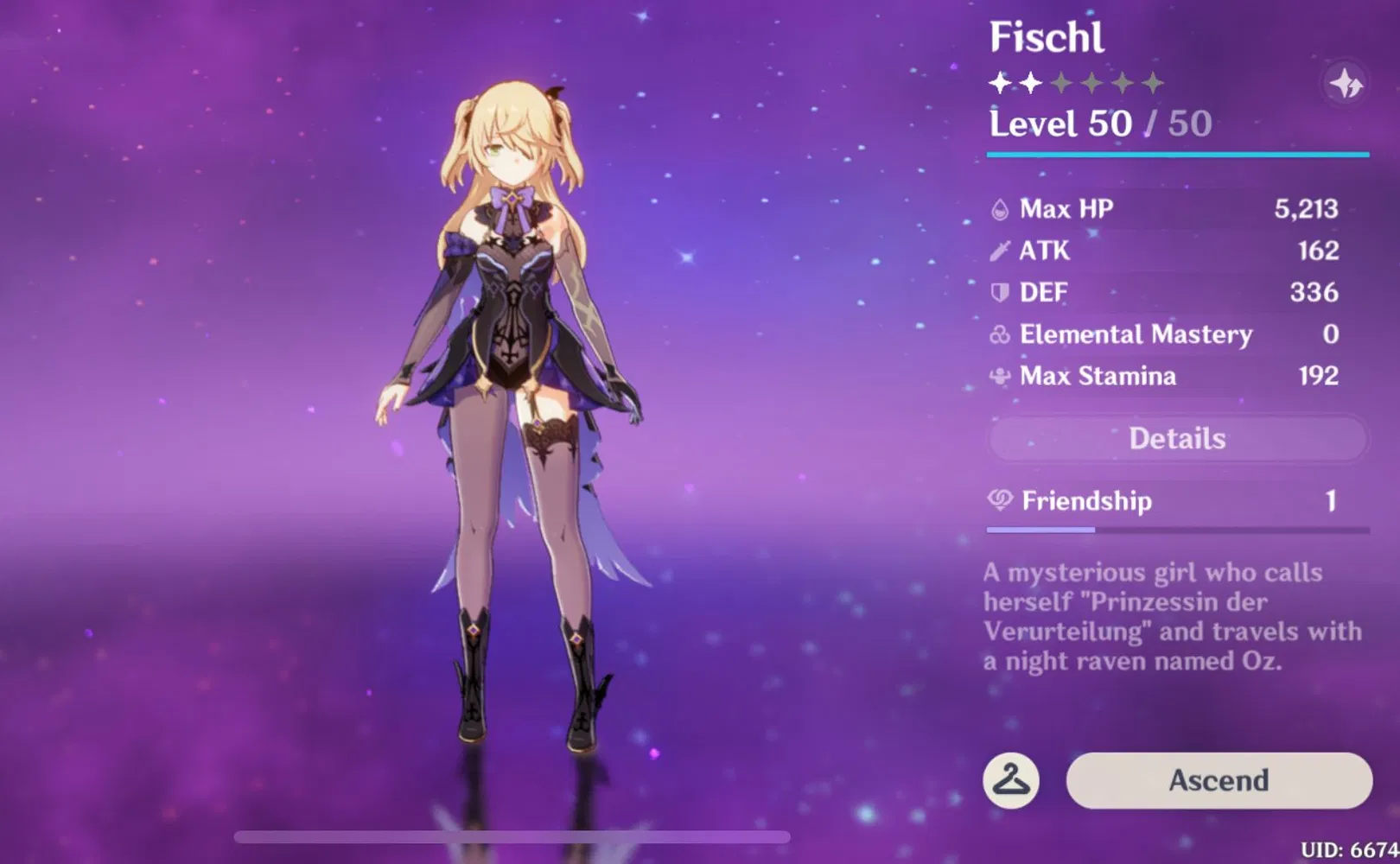Click the Max HP droplet icon

(998, 208)
